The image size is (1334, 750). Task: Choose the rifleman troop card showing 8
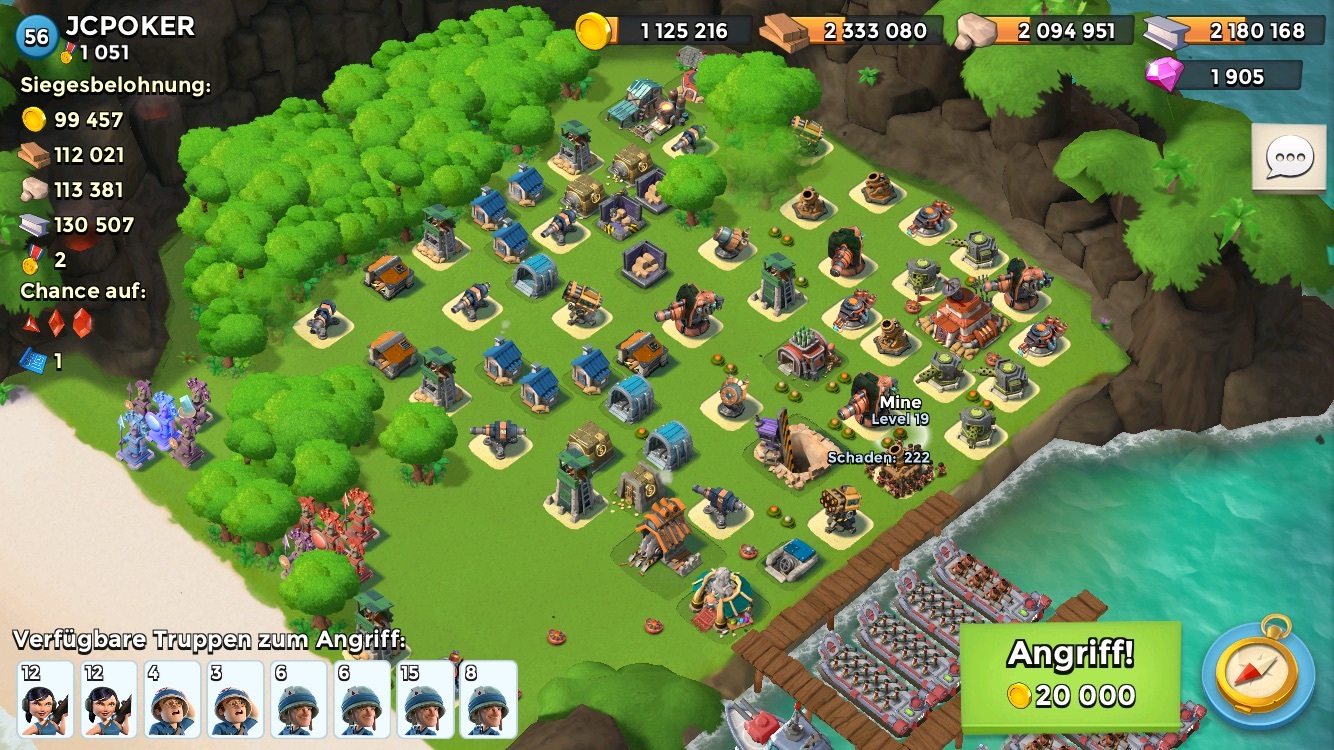click(x=489, y=698)
